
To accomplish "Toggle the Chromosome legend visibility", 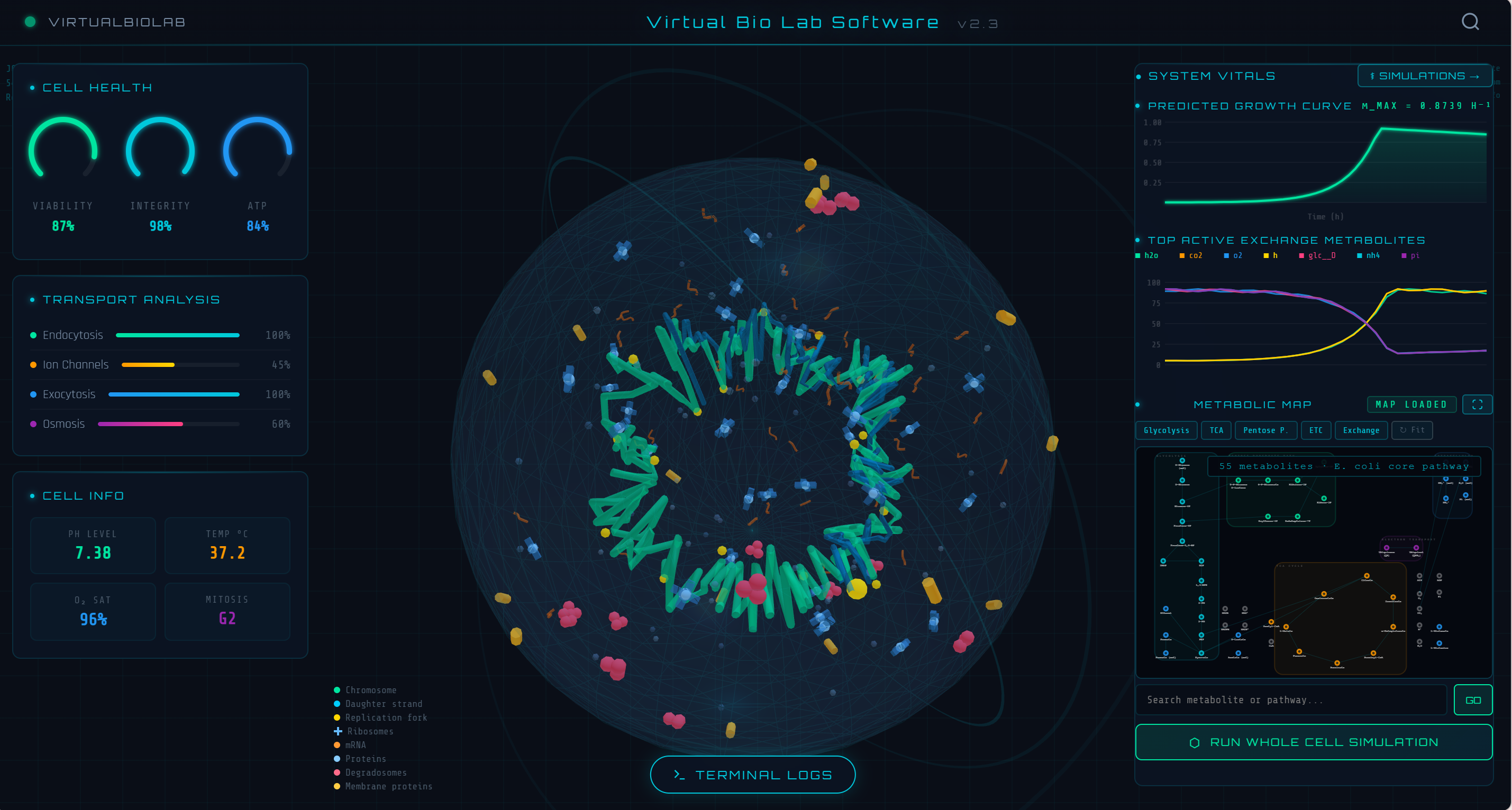I will coord(337,690).
